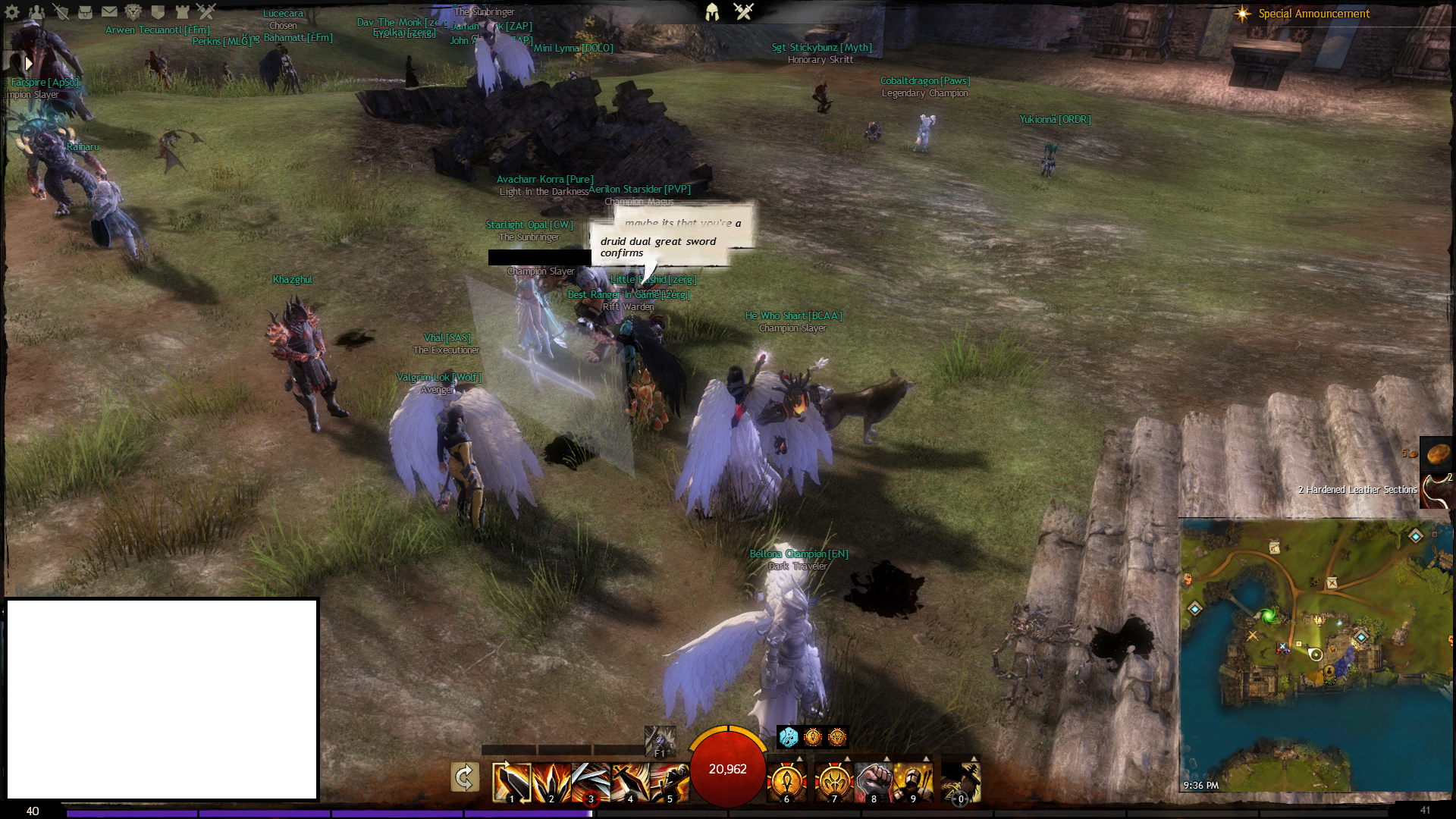The width and height of the screenshot is (1456, 819).
Task: Swap weapons with the arrow button
Action: pyautogui.click(x=464, y=777)
